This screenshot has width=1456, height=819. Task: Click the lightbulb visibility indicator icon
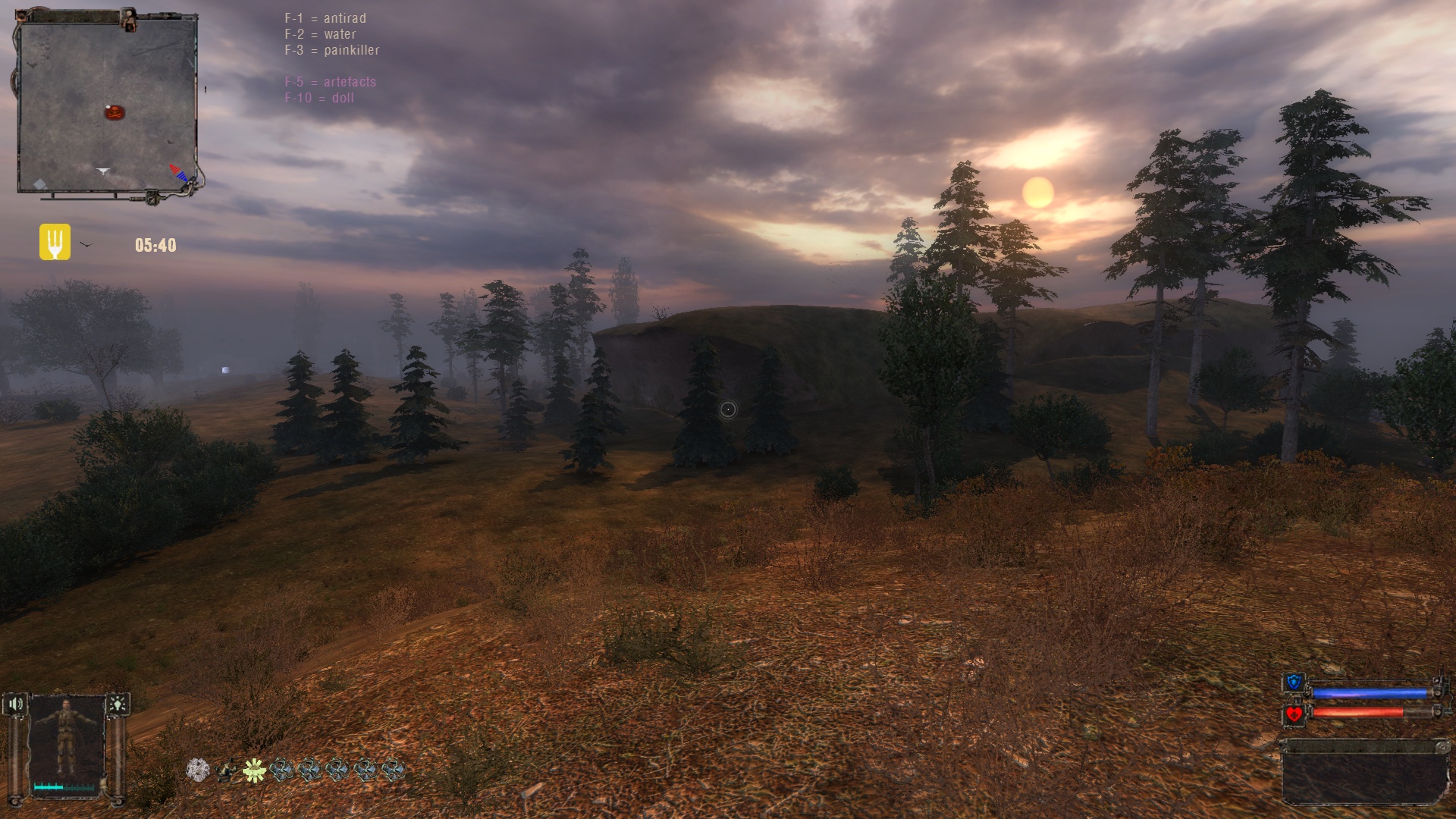click(x=118, y=704)
